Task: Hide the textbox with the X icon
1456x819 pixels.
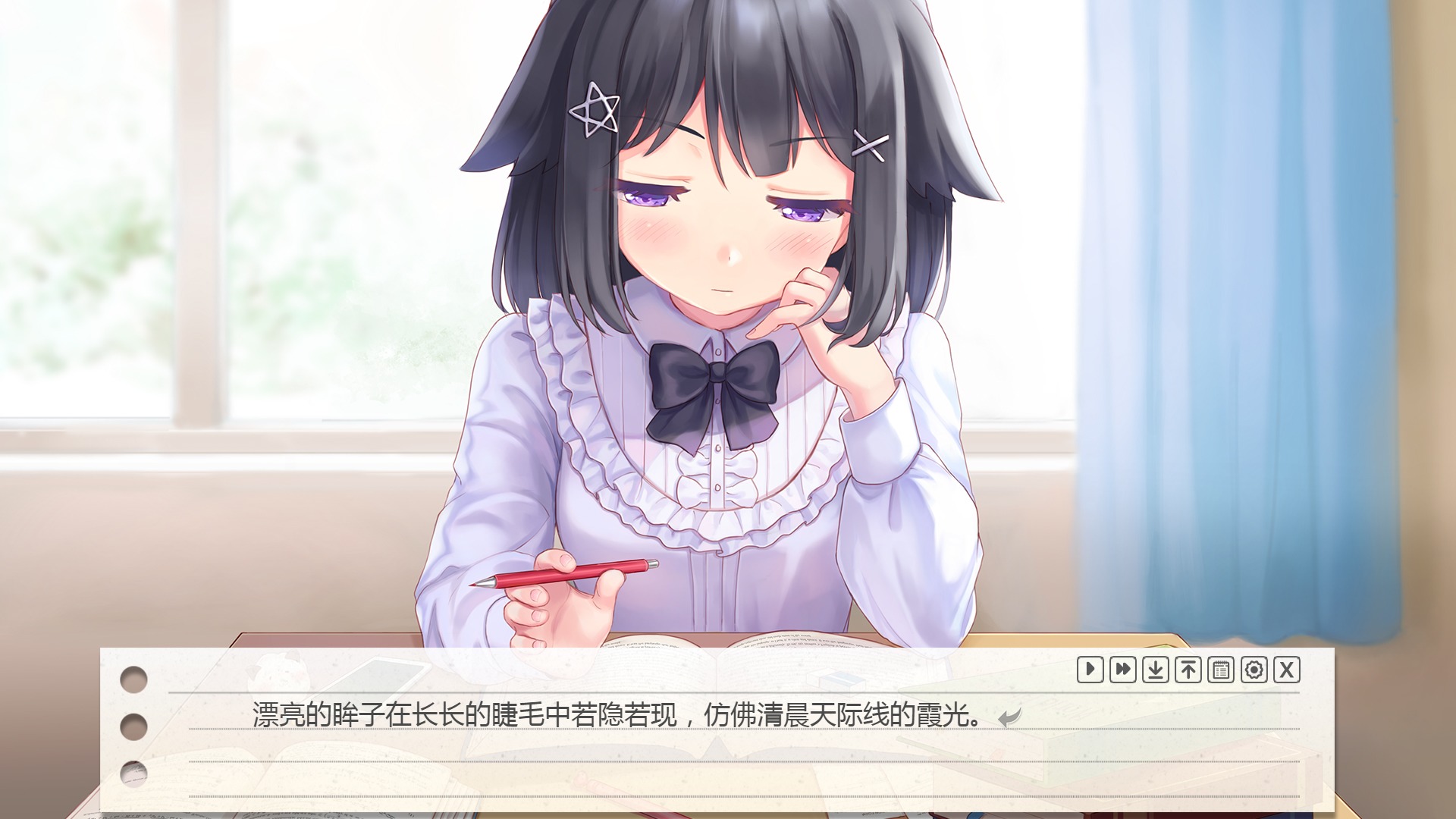Action: tap(1285, 670)
